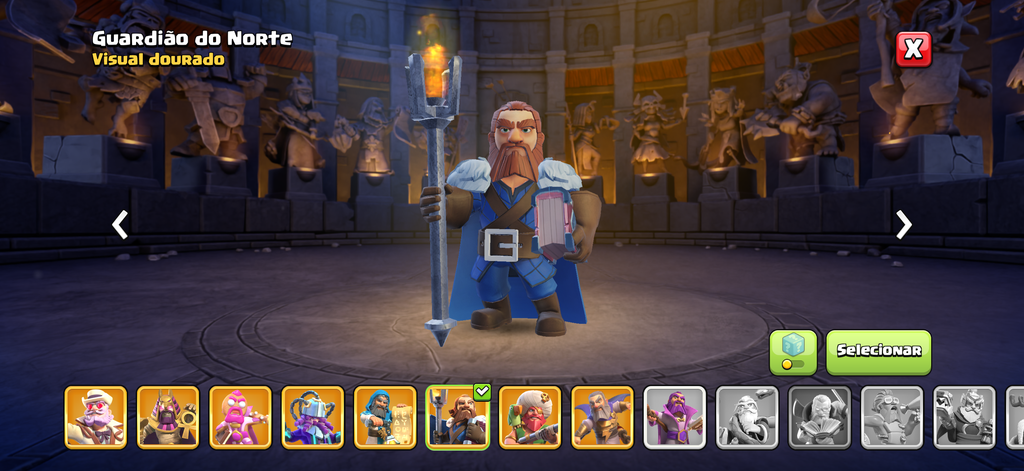Click the Selecionar button
The image size is (1024, 471).
pos(878,351)
